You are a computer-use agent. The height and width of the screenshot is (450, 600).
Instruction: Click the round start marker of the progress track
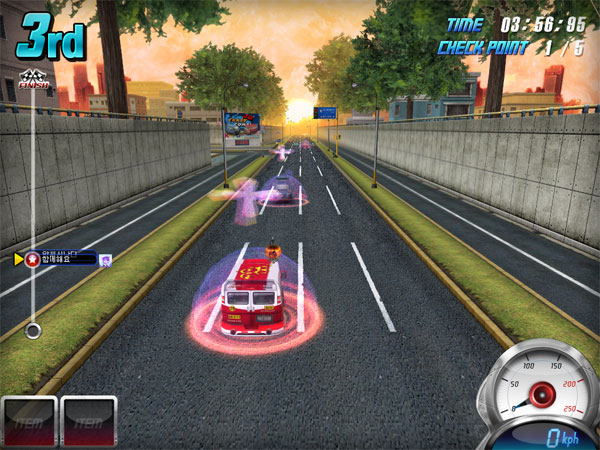point(33,329)
